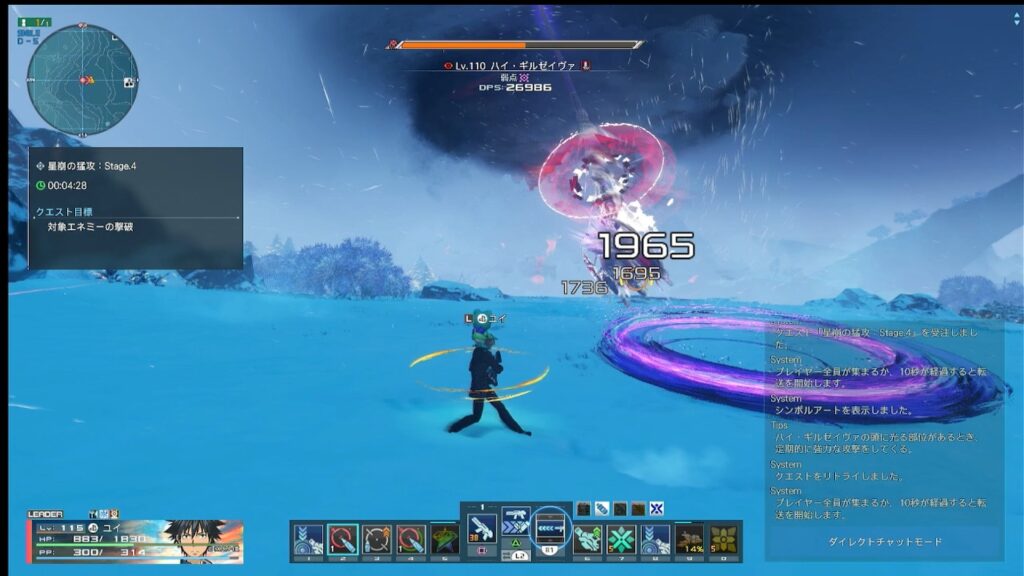This screenshot has width=1024, height=576.
Task: Use the teal star-shaped skill icon
Action: pos(621,539)
